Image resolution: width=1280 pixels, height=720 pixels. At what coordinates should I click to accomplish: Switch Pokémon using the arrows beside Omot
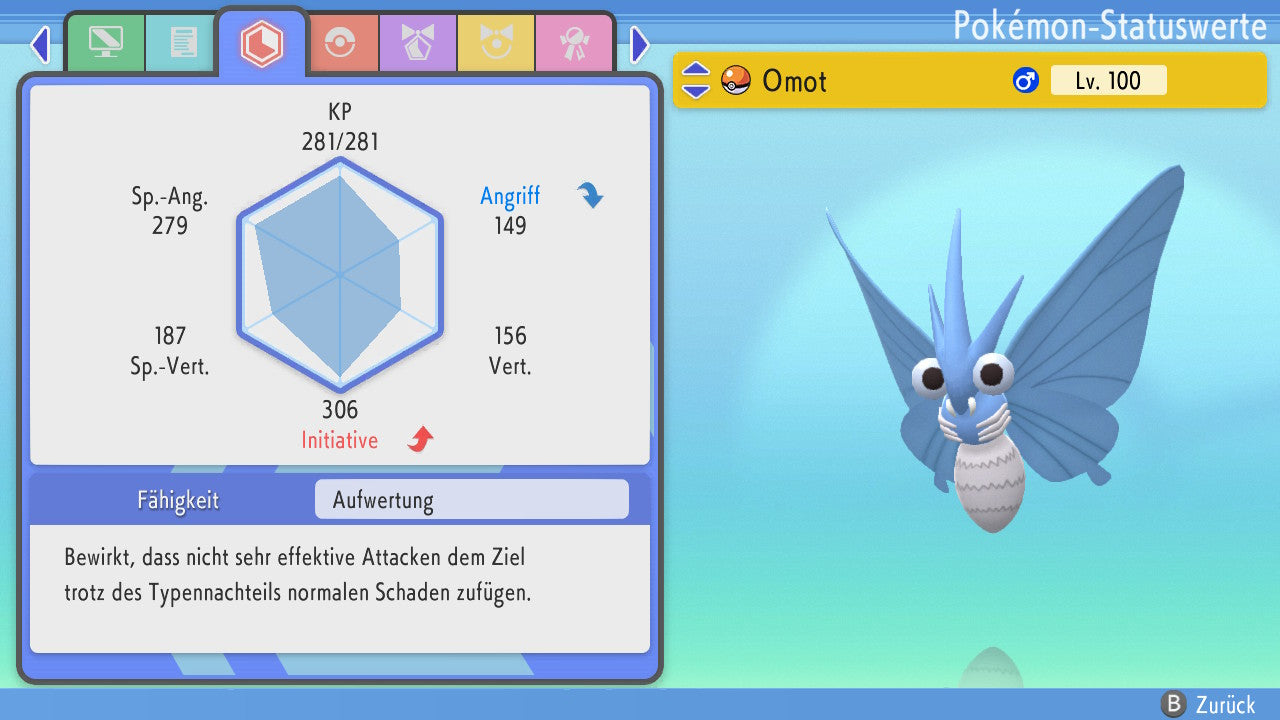(x=696, y=81)
